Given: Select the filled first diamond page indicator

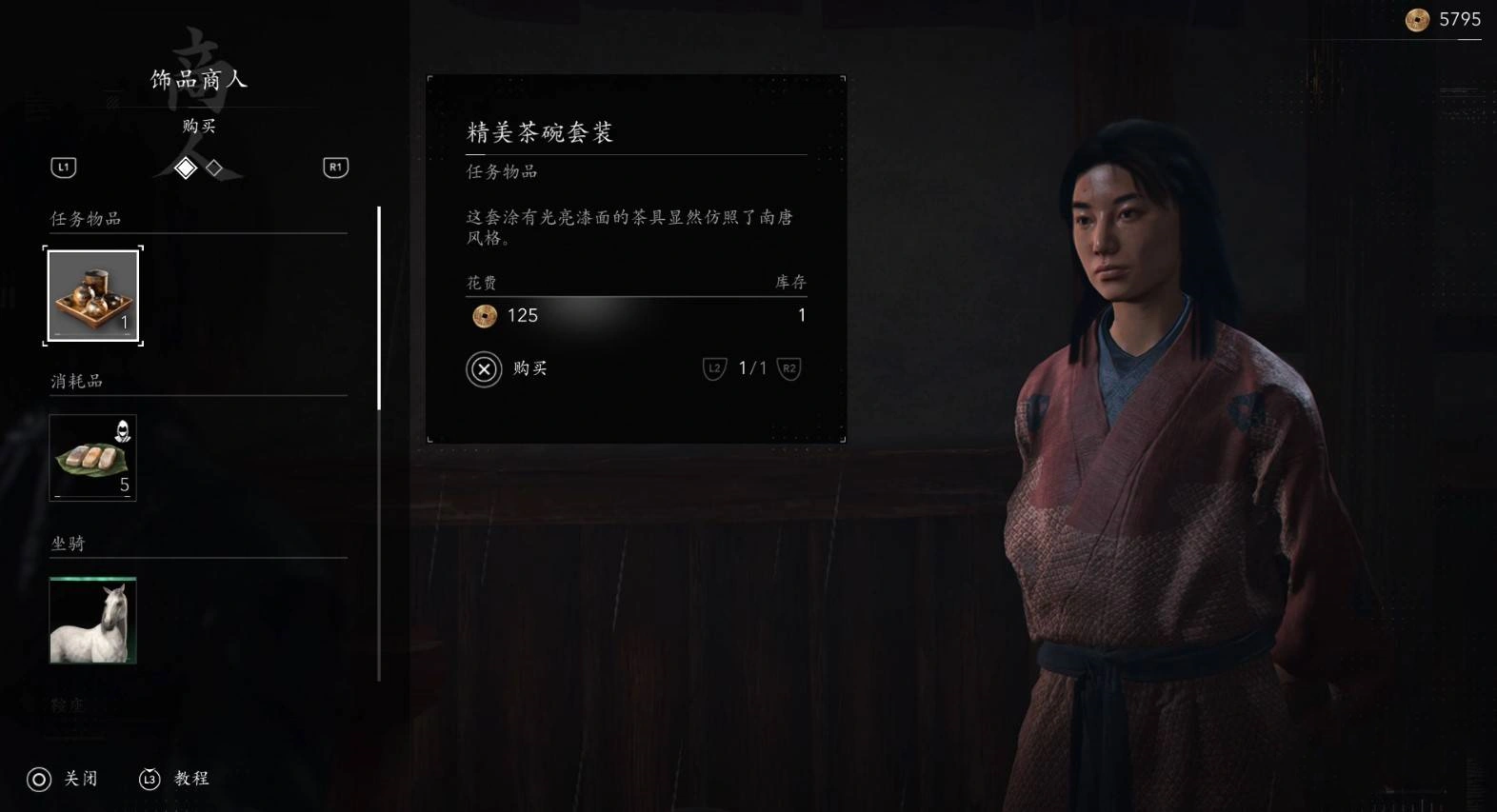Looking at the screenshot, I should 188,168.
